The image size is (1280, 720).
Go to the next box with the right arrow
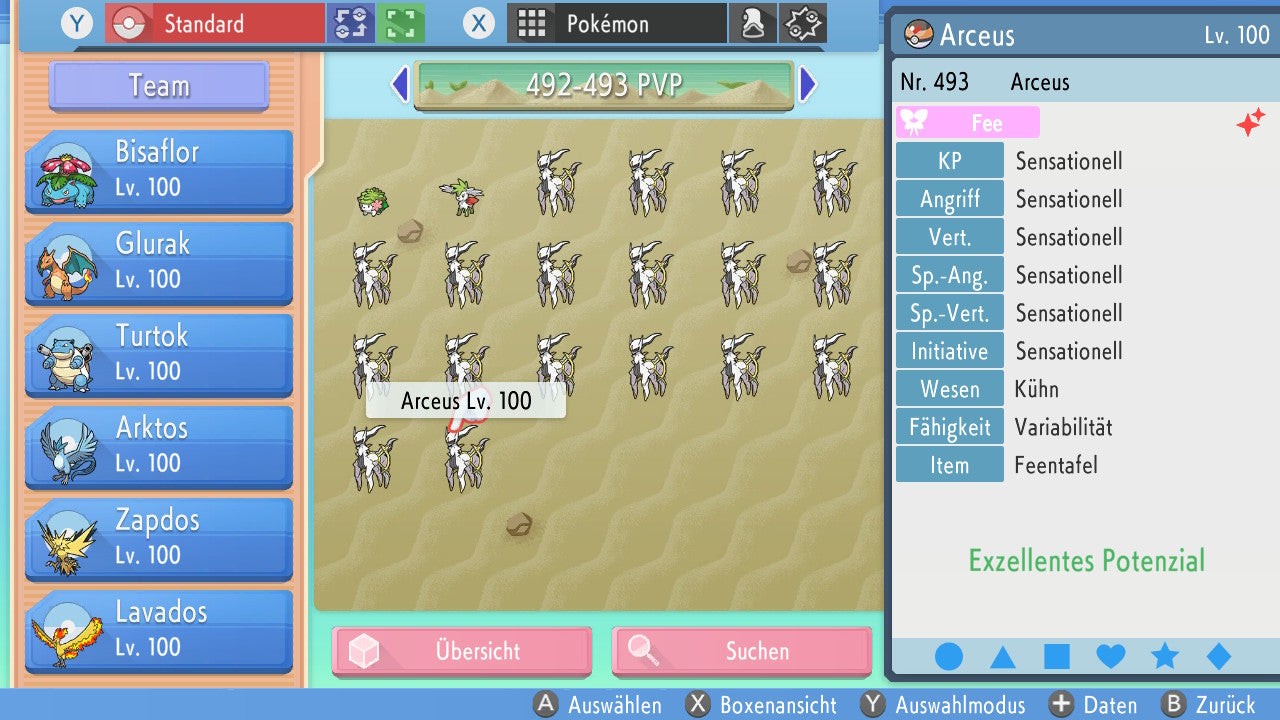pos(808,85)
